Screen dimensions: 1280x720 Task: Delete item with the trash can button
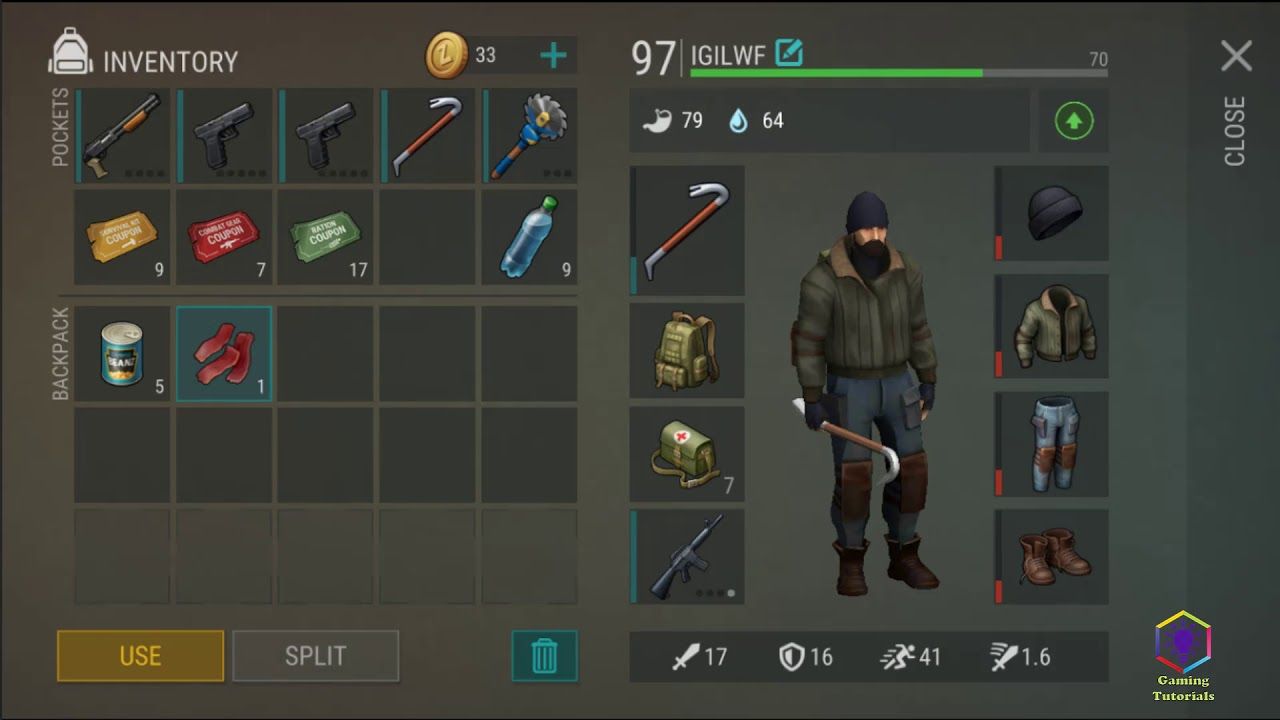pos(544,656)
